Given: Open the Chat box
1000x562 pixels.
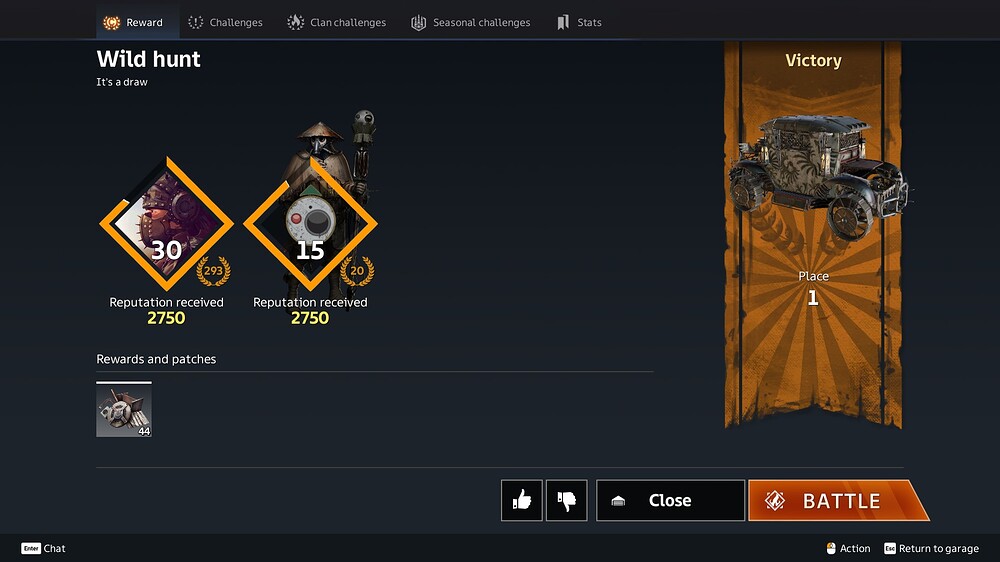Looking at the screenshot, I should 44,548.
